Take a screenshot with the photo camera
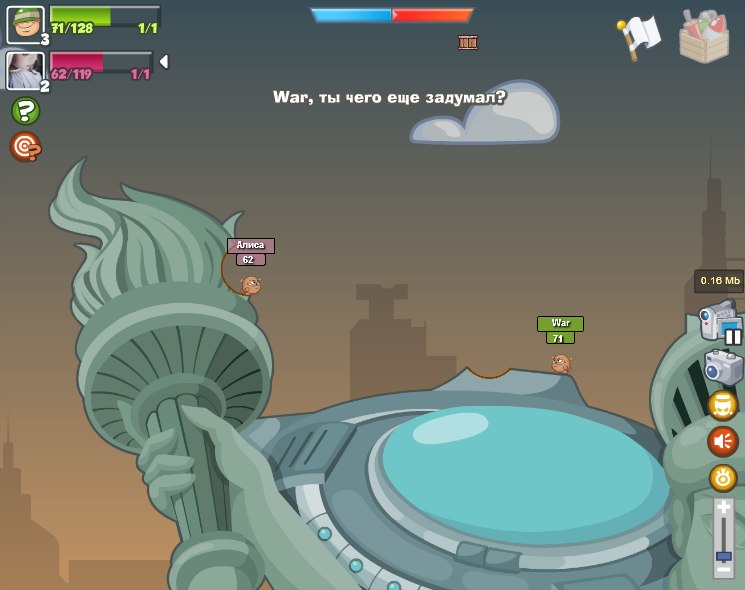The width and height of the screenshot is (745, 590). pos(722,368)
